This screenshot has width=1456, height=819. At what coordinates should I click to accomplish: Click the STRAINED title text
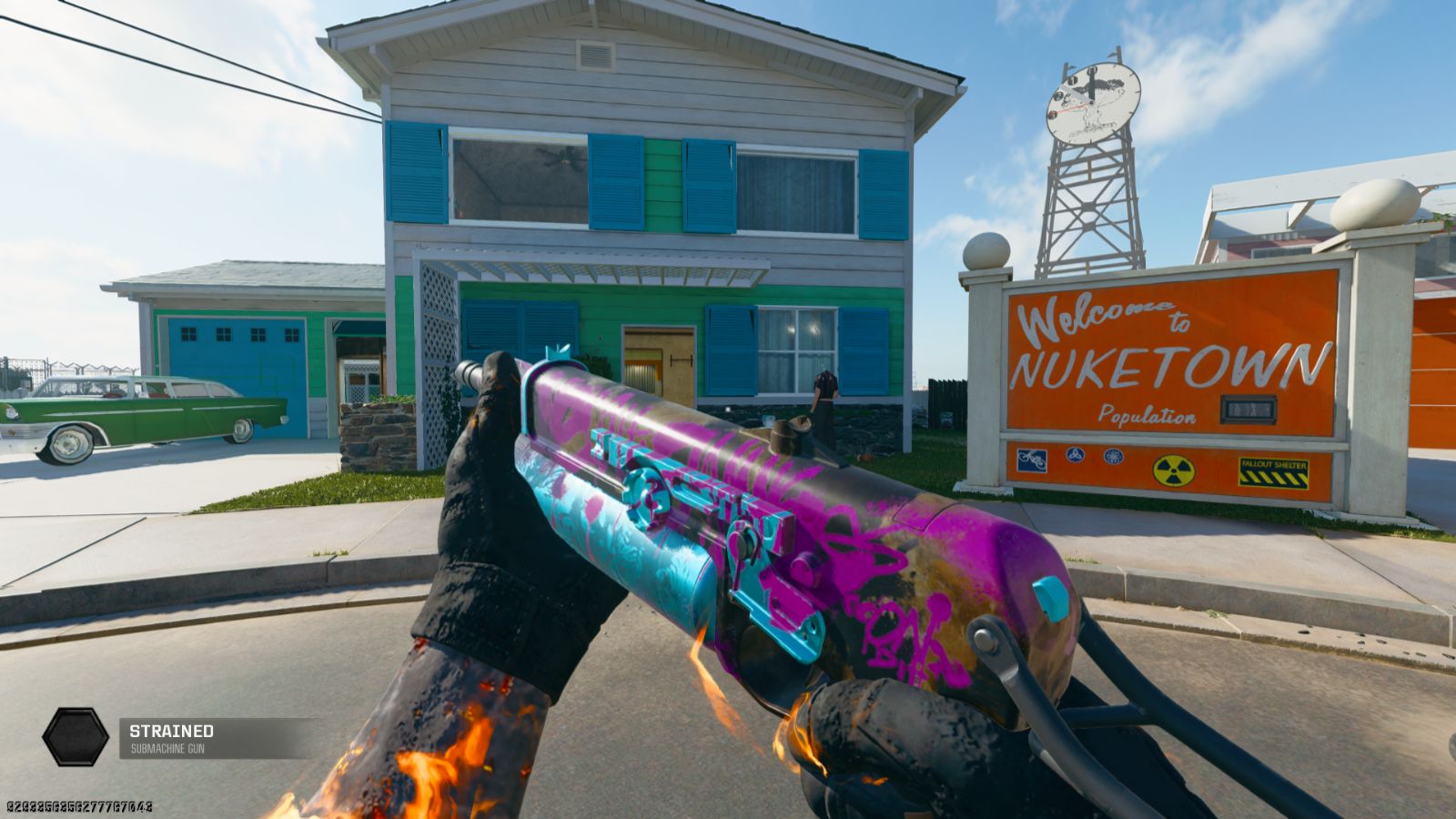(x=169, y=731)
